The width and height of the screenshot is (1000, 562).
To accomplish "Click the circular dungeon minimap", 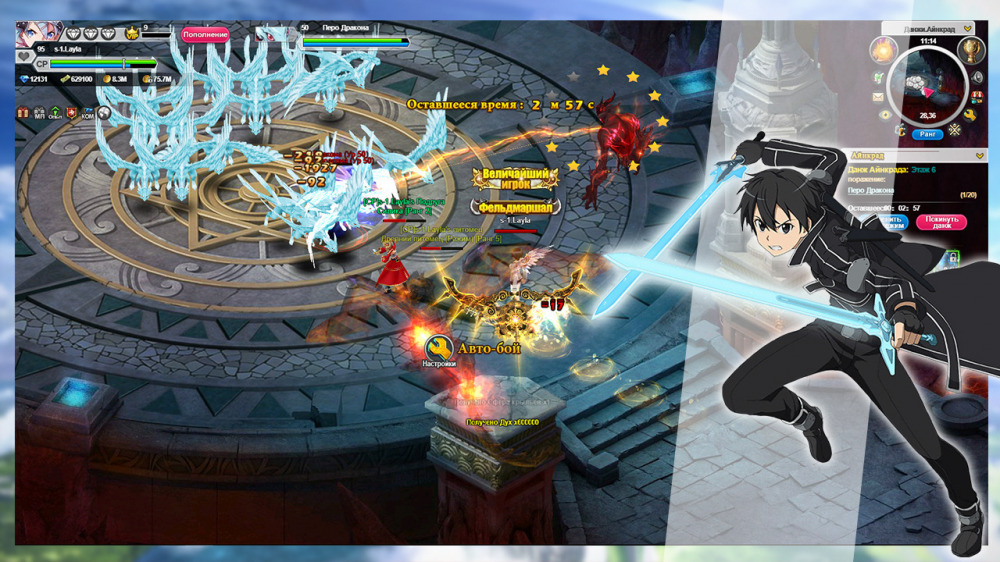I will click(x=927, y=85).
